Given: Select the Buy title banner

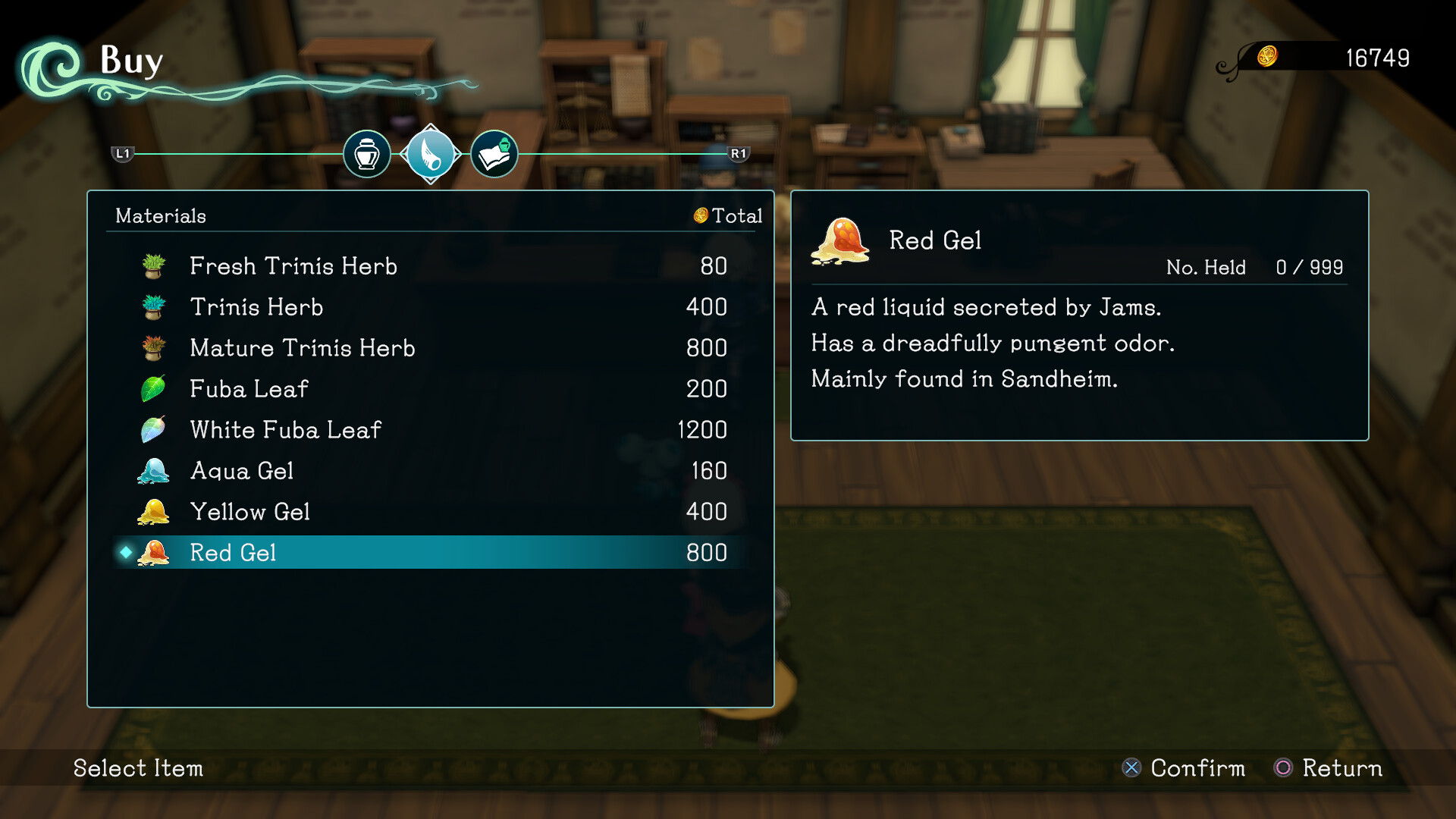Looking at the screenshot, I should click(x=130, y=61).
